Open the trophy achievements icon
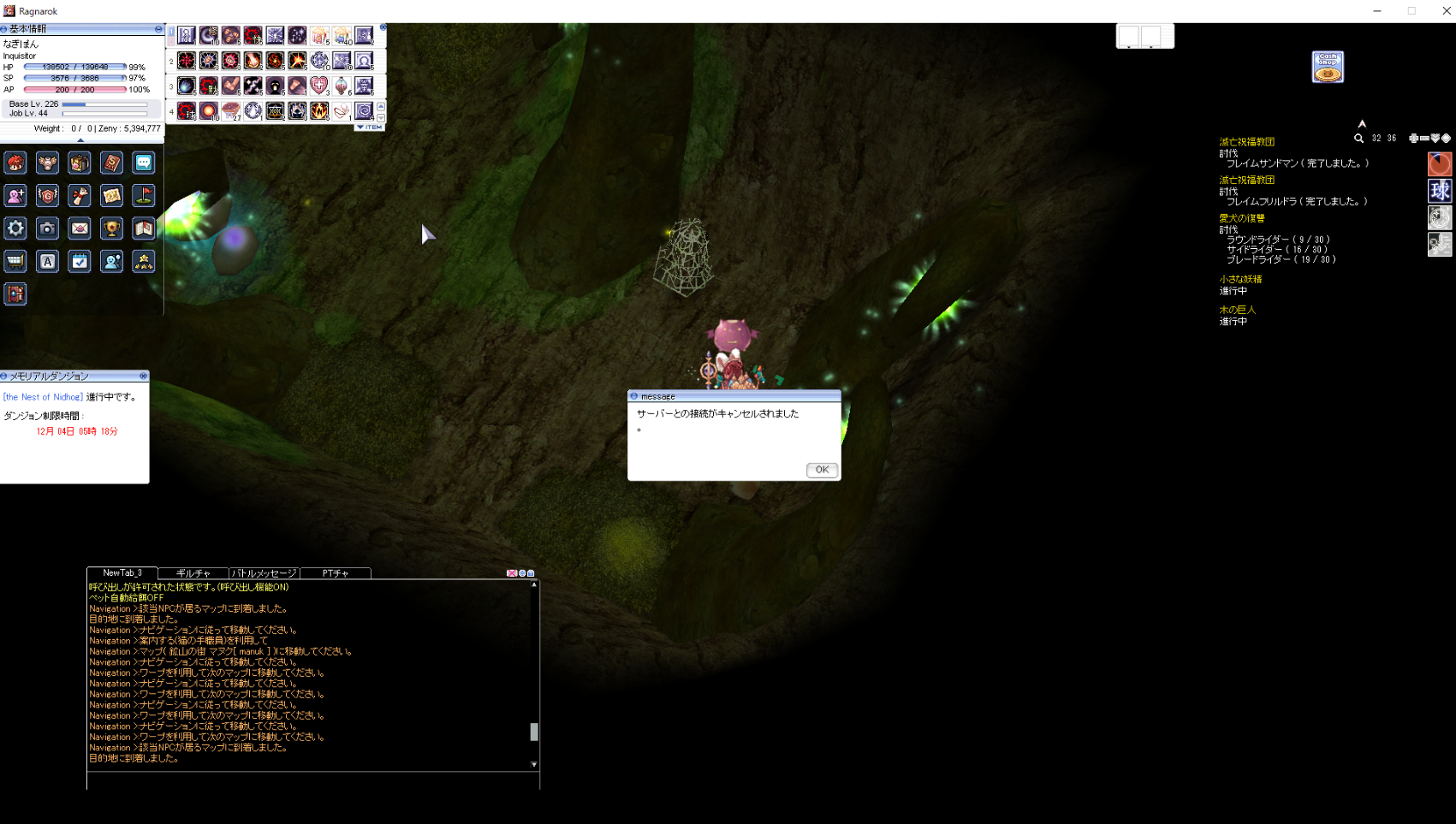This screenshot has height=824, width=1456. [x=111, y=228]
